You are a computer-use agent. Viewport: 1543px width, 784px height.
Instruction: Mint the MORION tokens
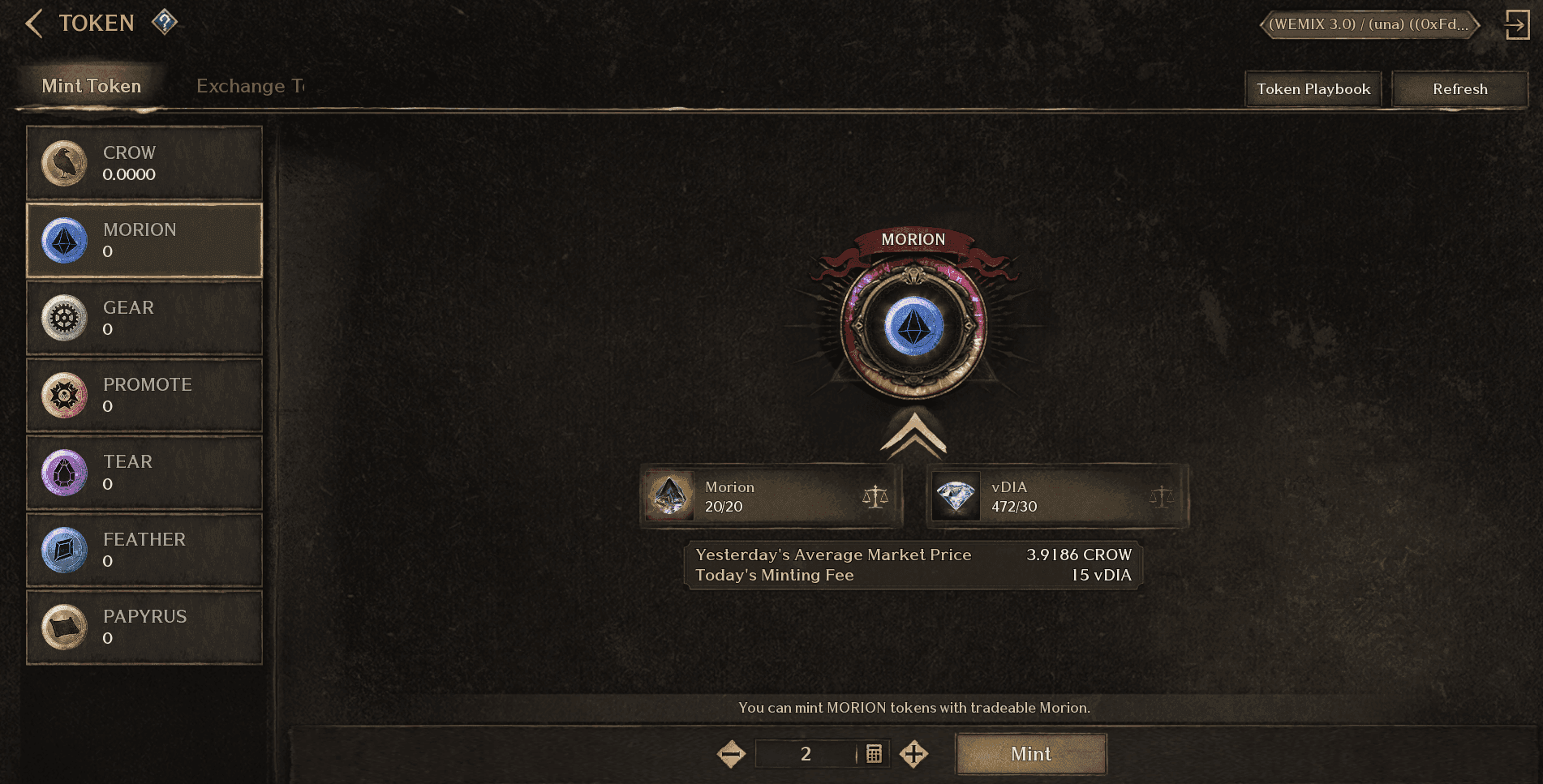click(1030, 754)
